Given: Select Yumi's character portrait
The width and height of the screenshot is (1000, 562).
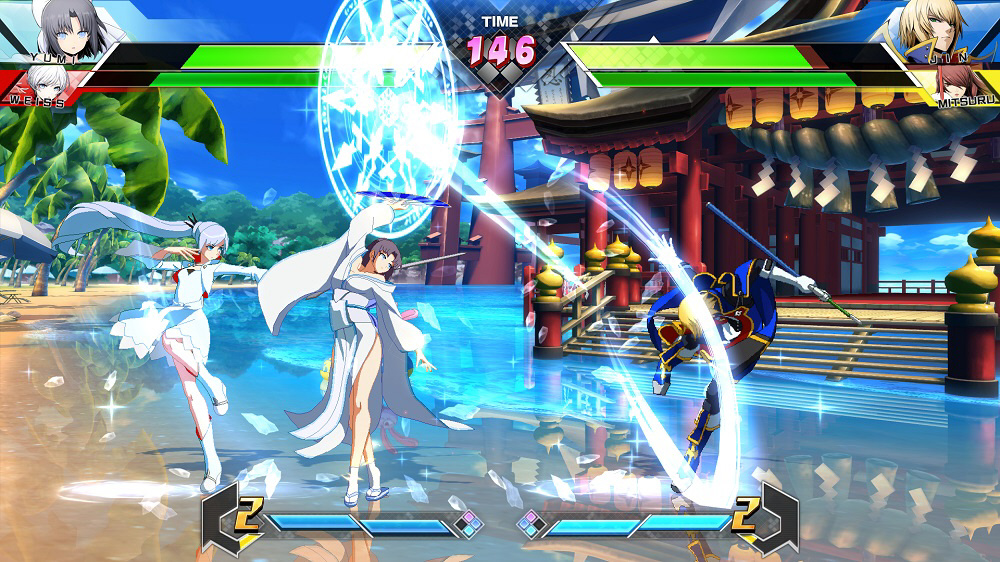Looking at the screenshot, I should click(x=70, y=28).
